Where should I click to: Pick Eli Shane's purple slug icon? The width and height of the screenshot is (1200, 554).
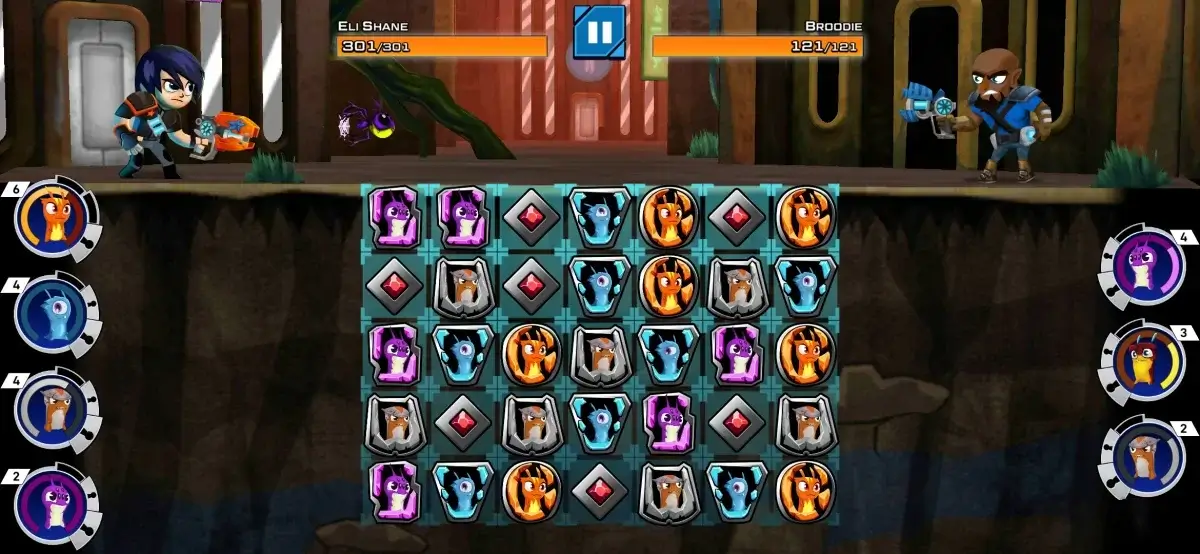(50, 501)
